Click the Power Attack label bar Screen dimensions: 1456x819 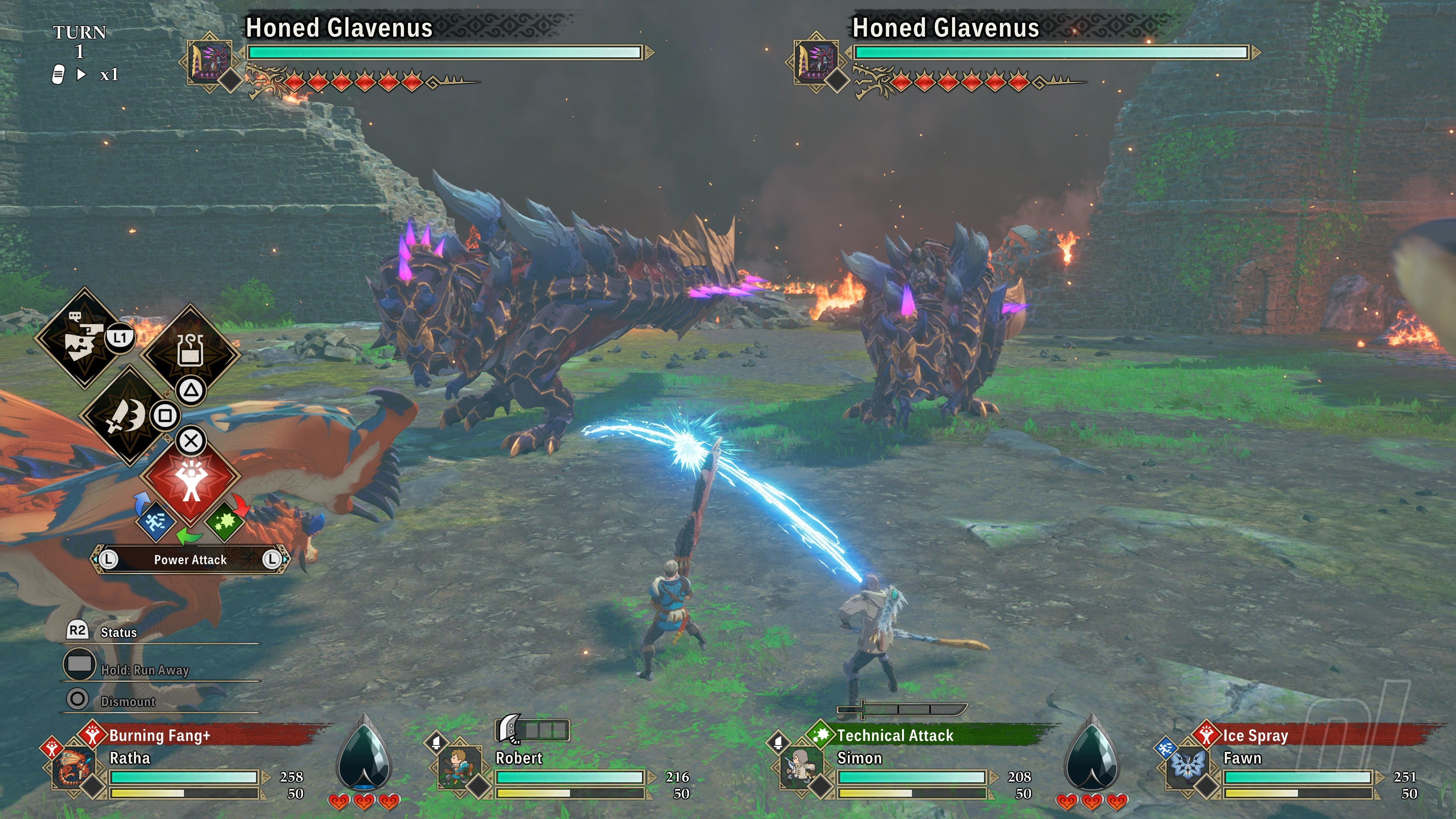point(190,560)
